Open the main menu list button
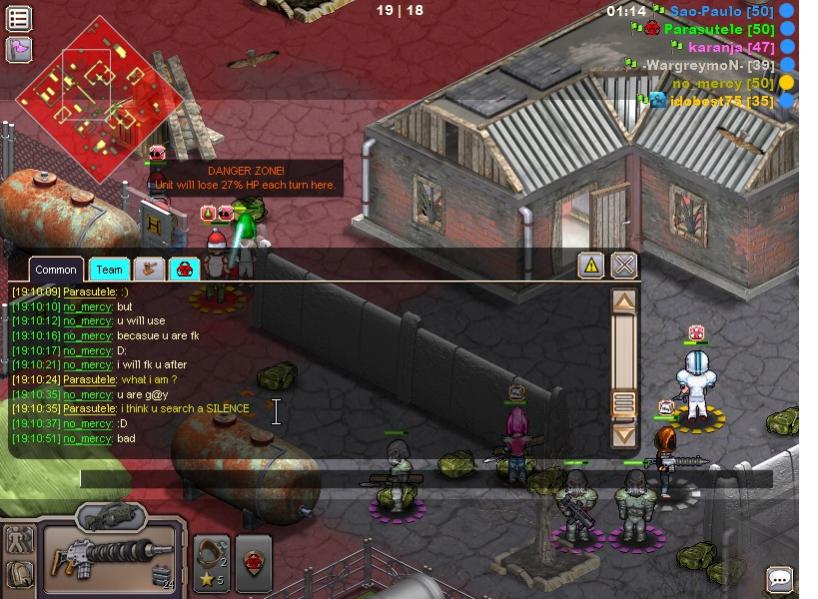The height and width of the screenshot is (599, 818). (x=19, y=18)
